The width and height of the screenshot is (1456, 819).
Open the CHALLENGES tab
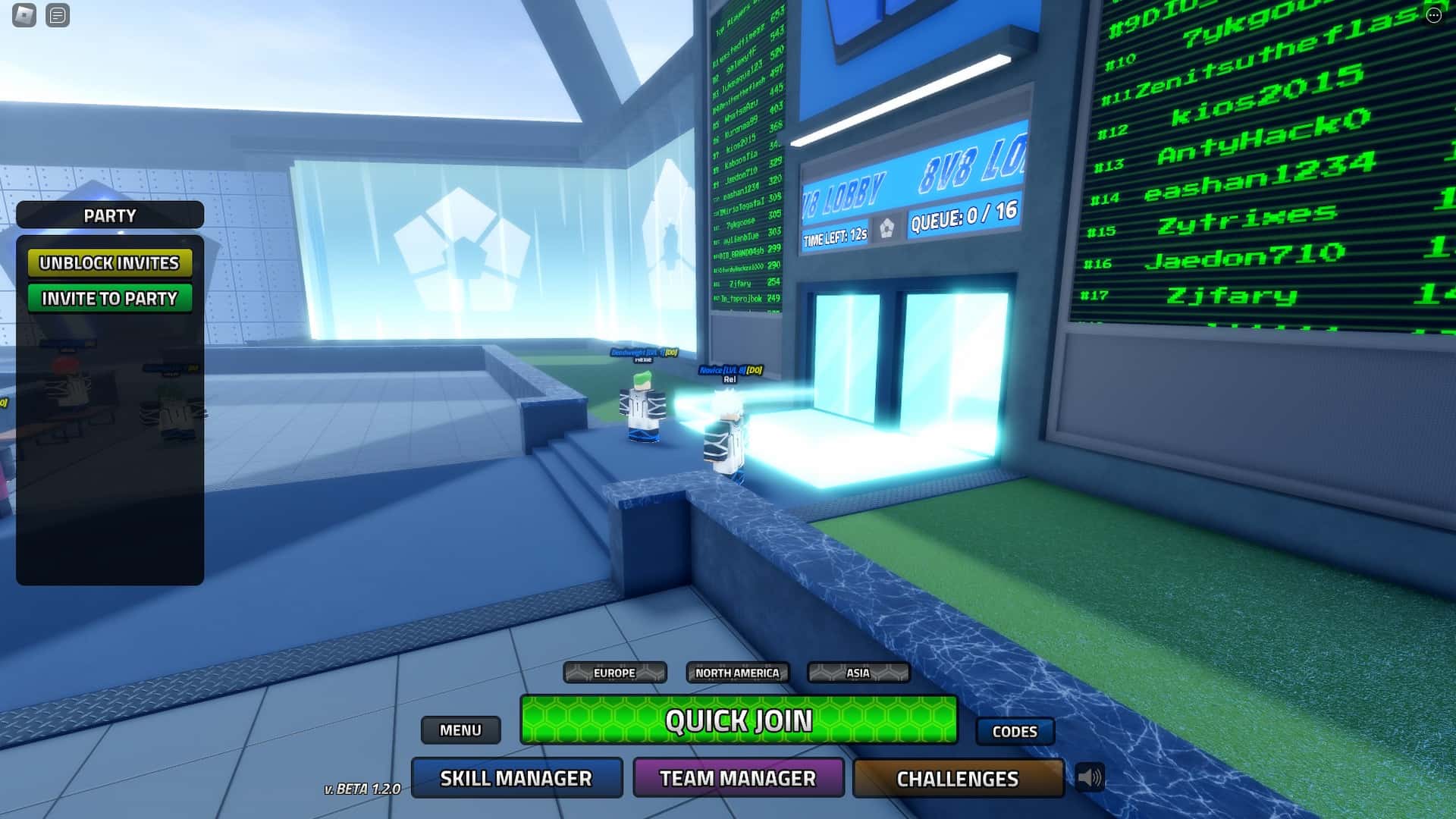tap(957, 778)
